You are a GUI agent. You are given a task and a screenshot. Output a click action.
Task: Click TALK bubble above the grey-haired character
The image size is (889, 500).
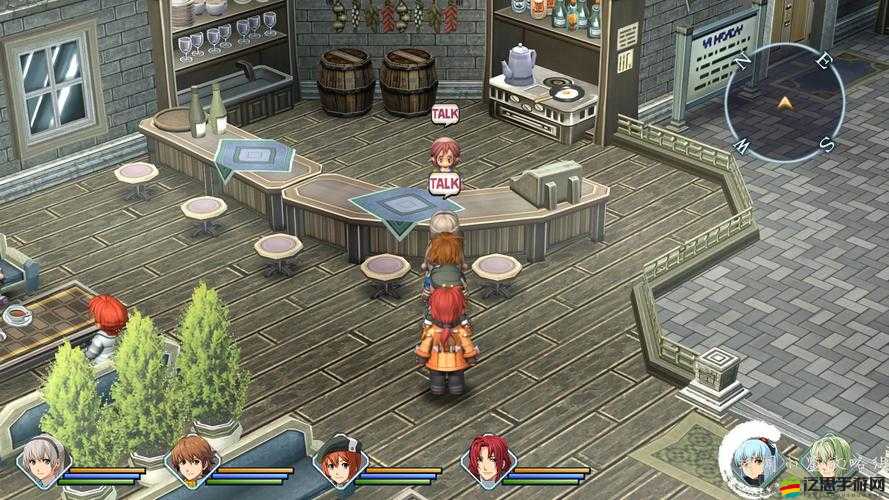coord(444,184)
